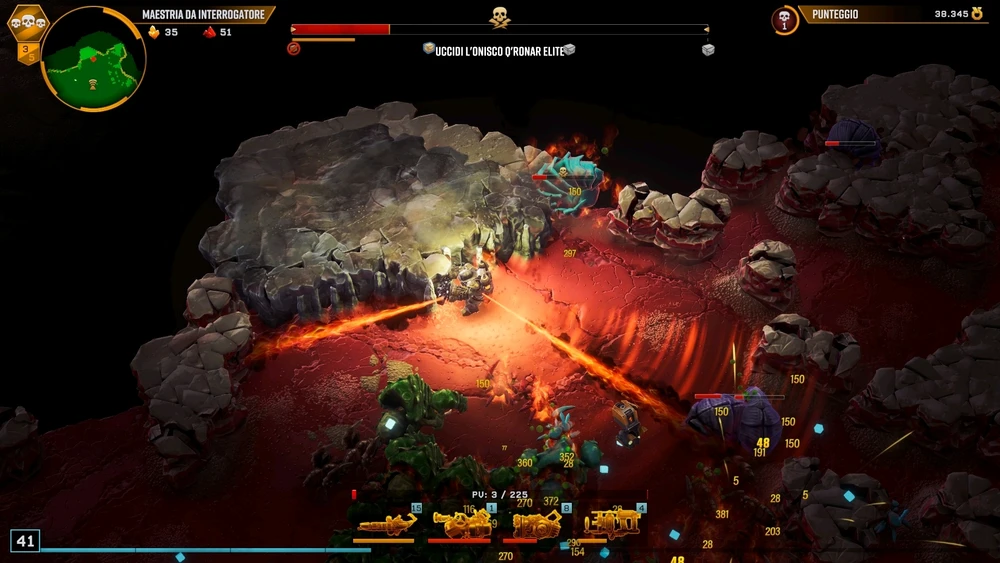Select the objective 'Uccidi l'onisco Q'ronar elite'

[x=499, y=49]
